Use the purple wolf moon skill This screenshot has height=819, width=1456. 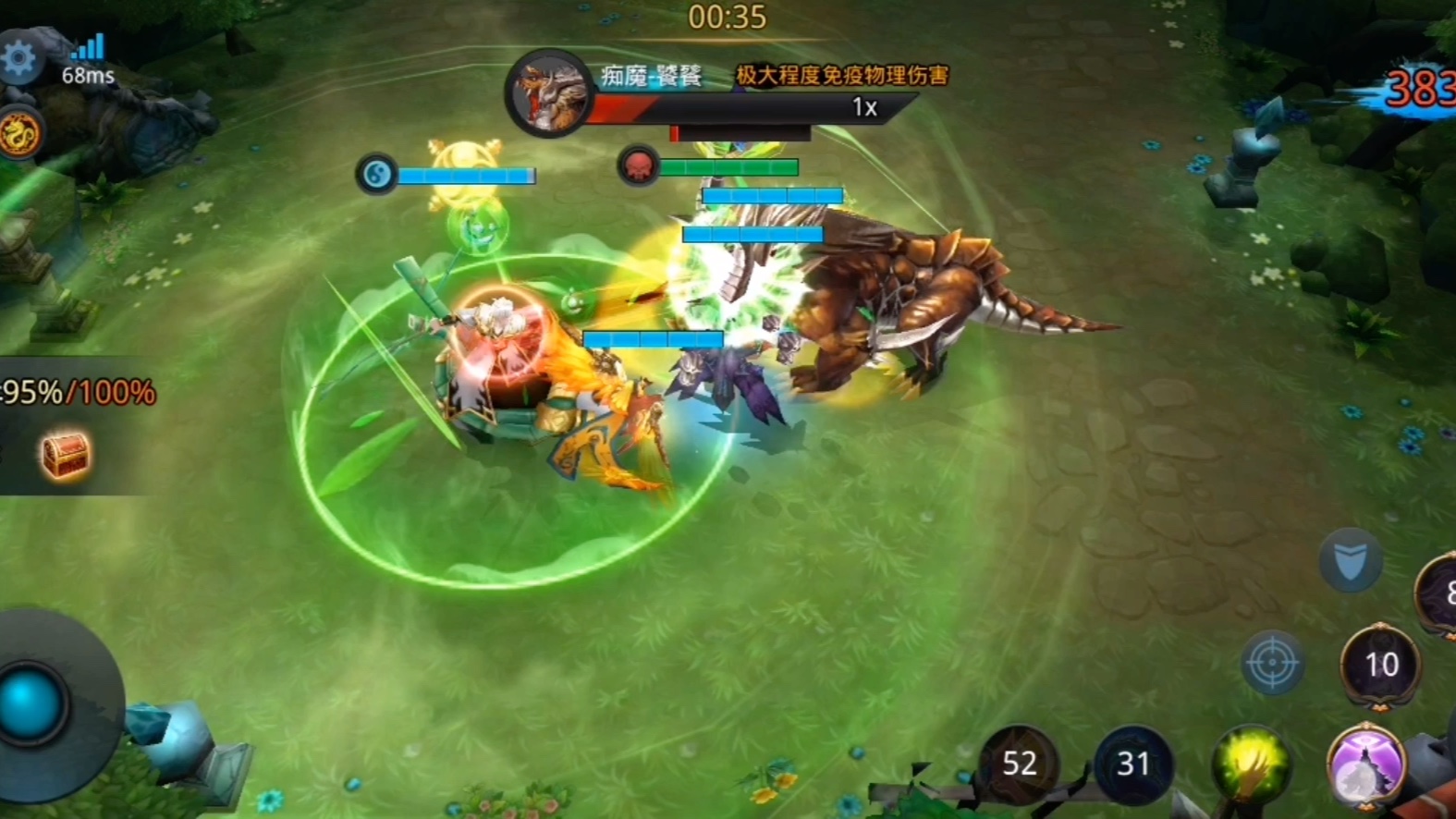pyautogui.click(x=1365, y=765)
